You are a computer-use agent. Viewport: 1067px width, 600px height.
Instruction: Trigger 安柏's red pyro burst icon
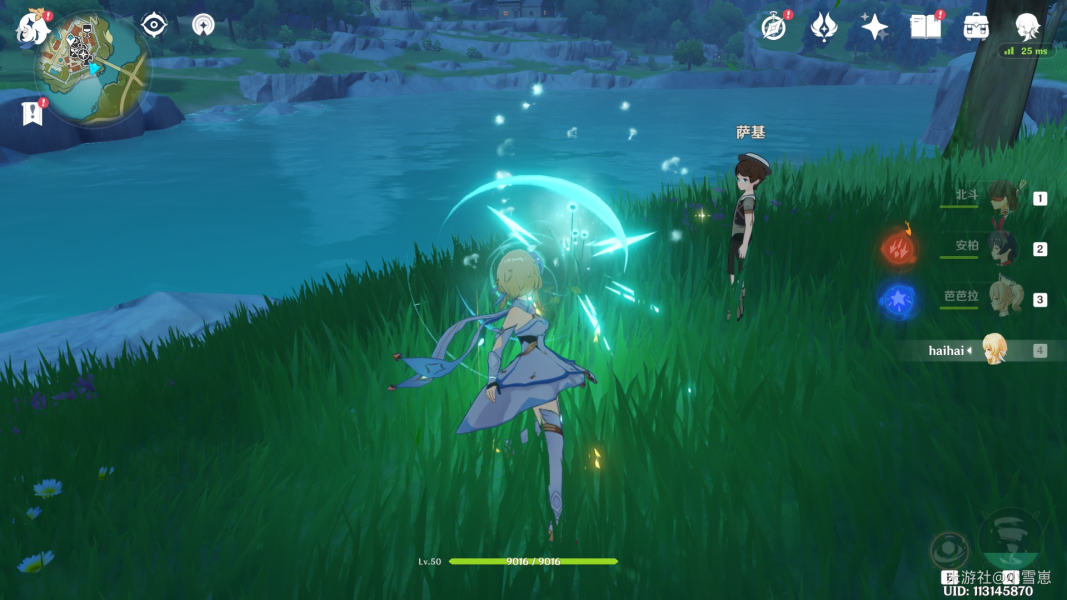899,250
